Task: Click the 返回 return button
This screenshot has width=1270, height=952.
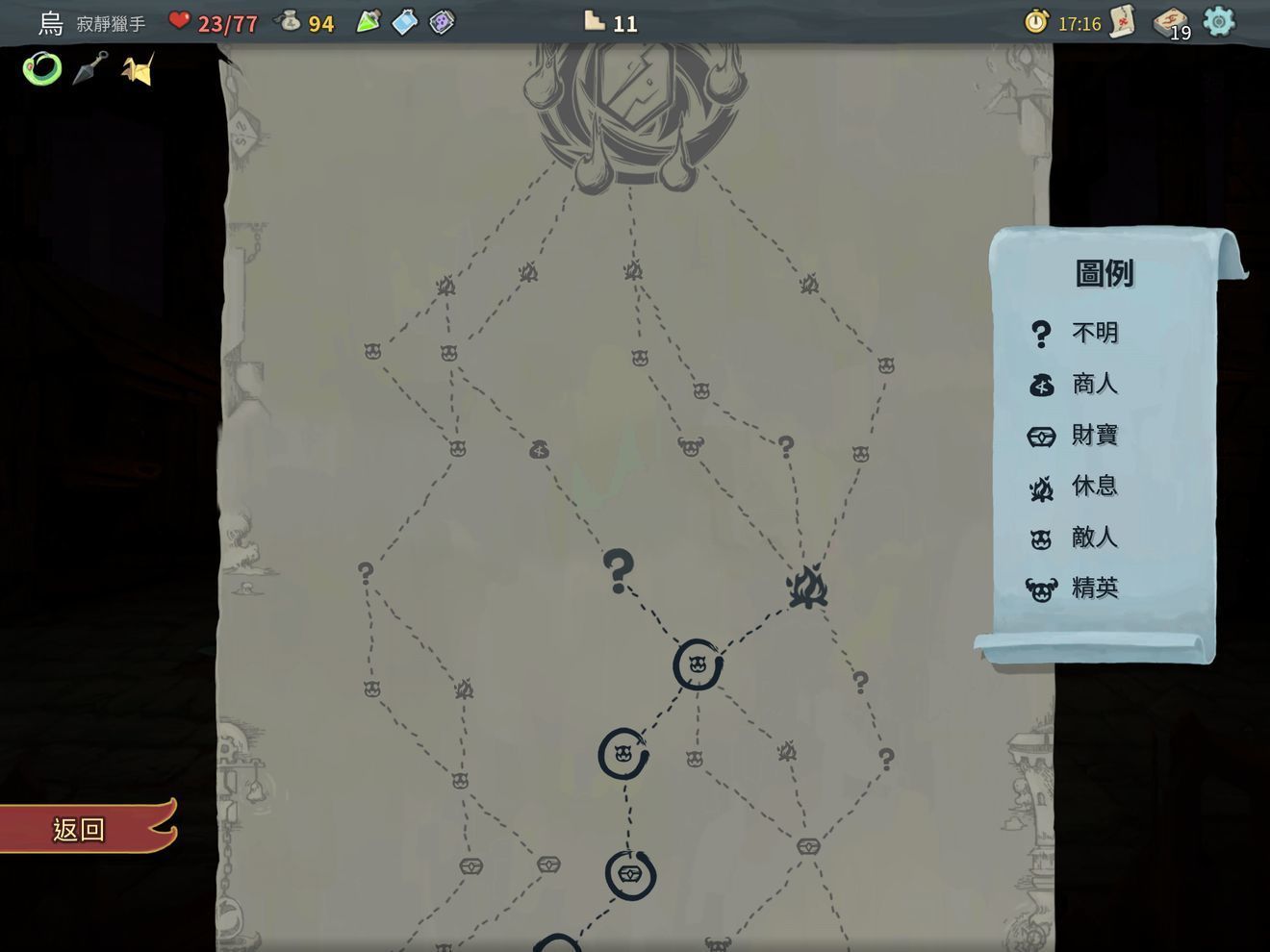Action: click(77, 829)
